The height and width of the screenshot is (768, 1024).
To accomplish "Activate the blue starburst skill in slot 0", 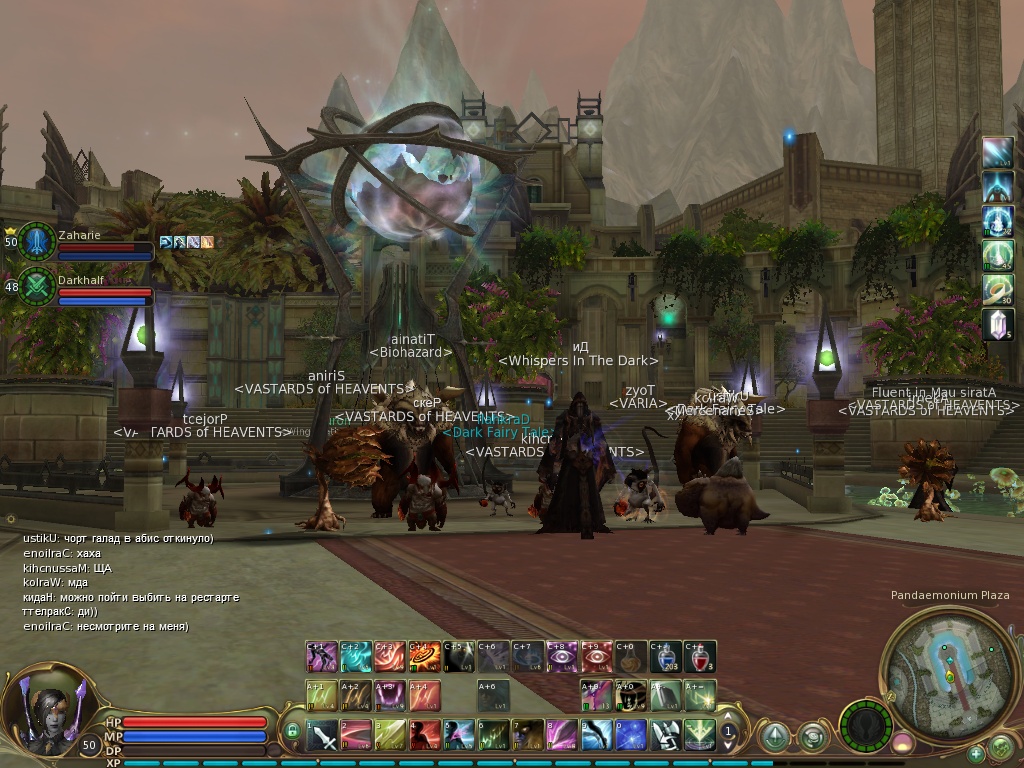I will pos(630,736).
